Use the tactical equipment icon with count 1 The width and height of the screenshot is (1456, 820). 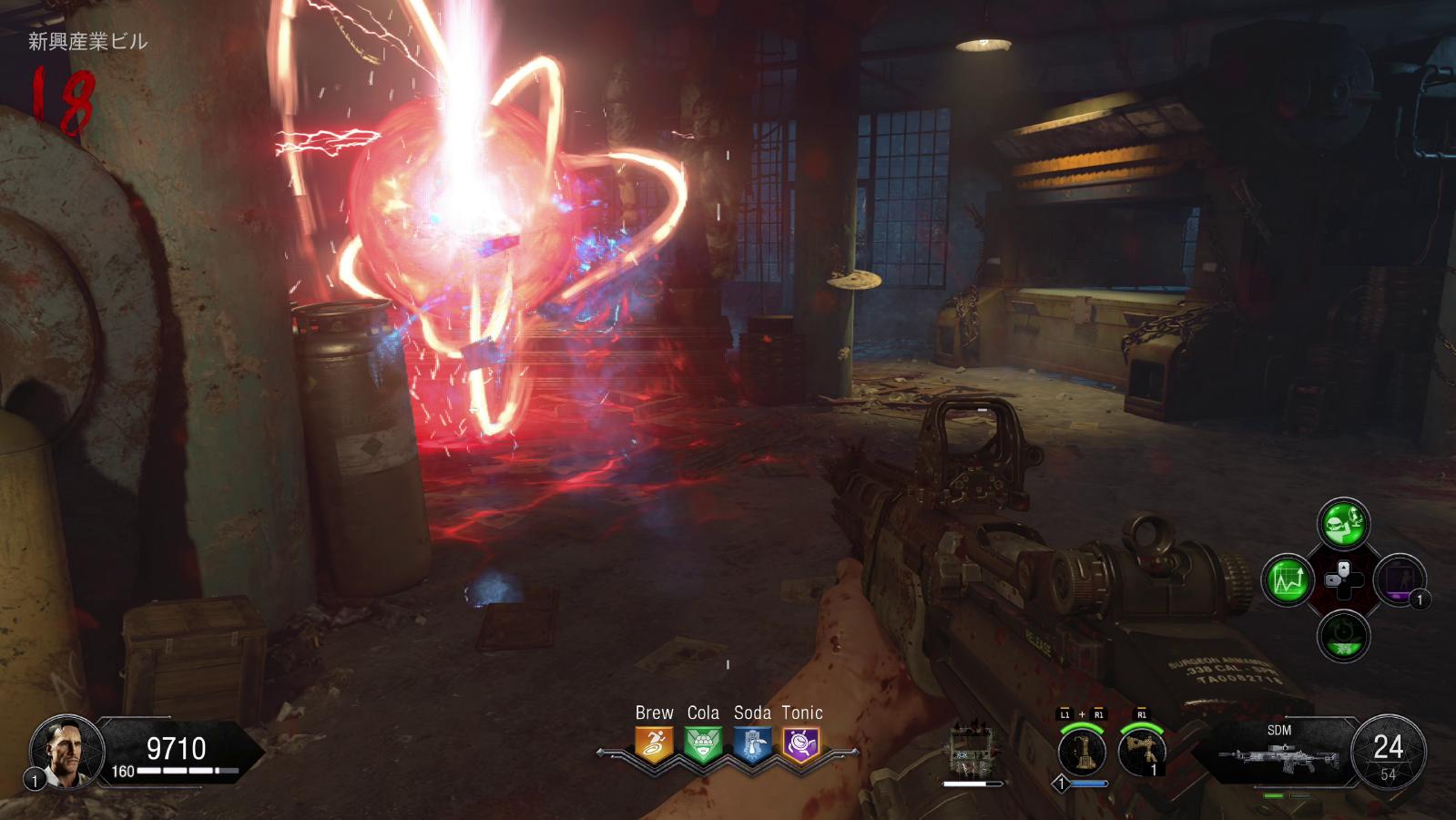1142,752
